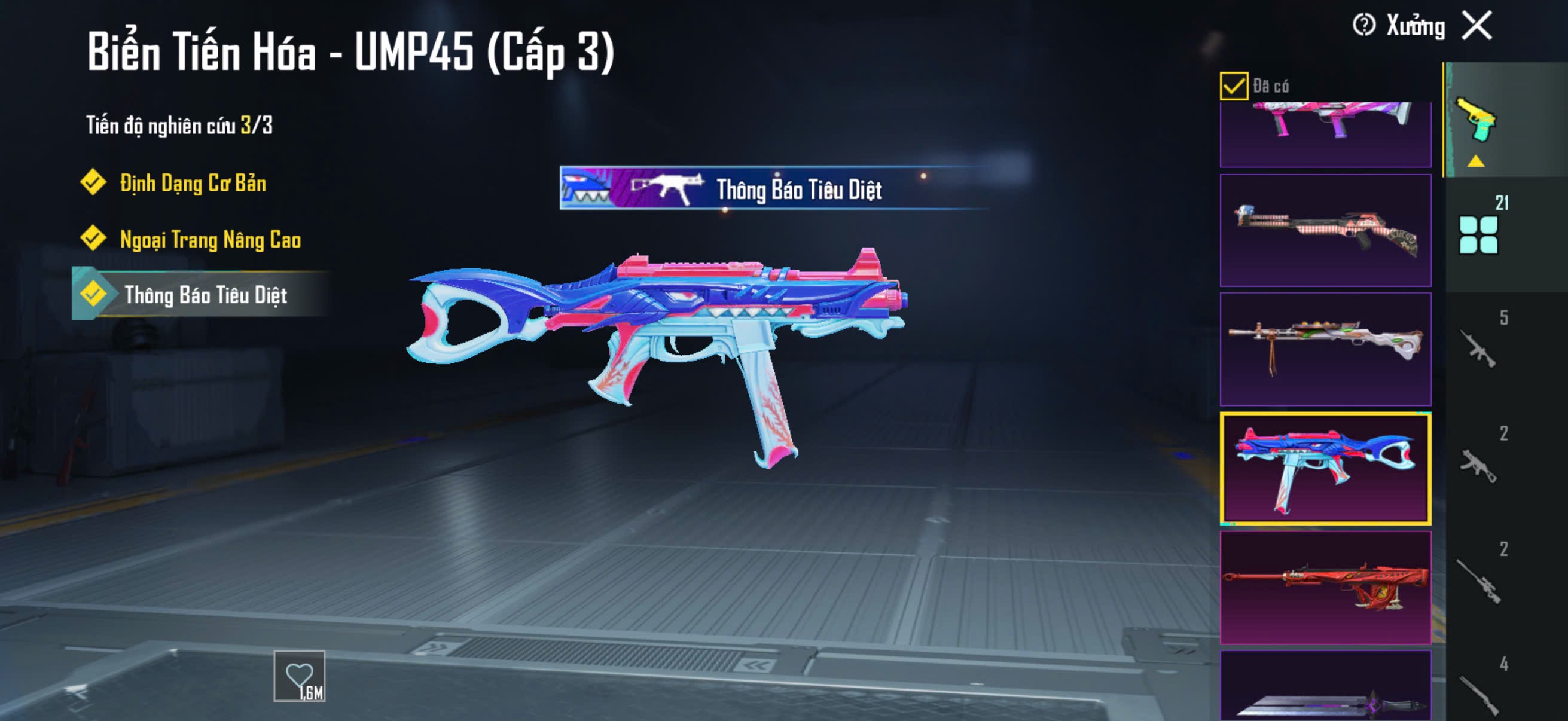Choose the pink and purple gun skin thumbnail
Viewport: 1568px width, 721px height.
coord(1325,134)
